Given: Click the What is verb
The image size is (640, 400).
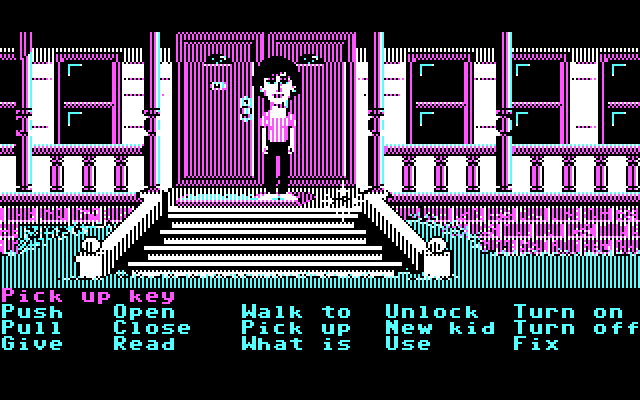Looking at the screenshot, I should pyautogui.click(x=296, y=344).
